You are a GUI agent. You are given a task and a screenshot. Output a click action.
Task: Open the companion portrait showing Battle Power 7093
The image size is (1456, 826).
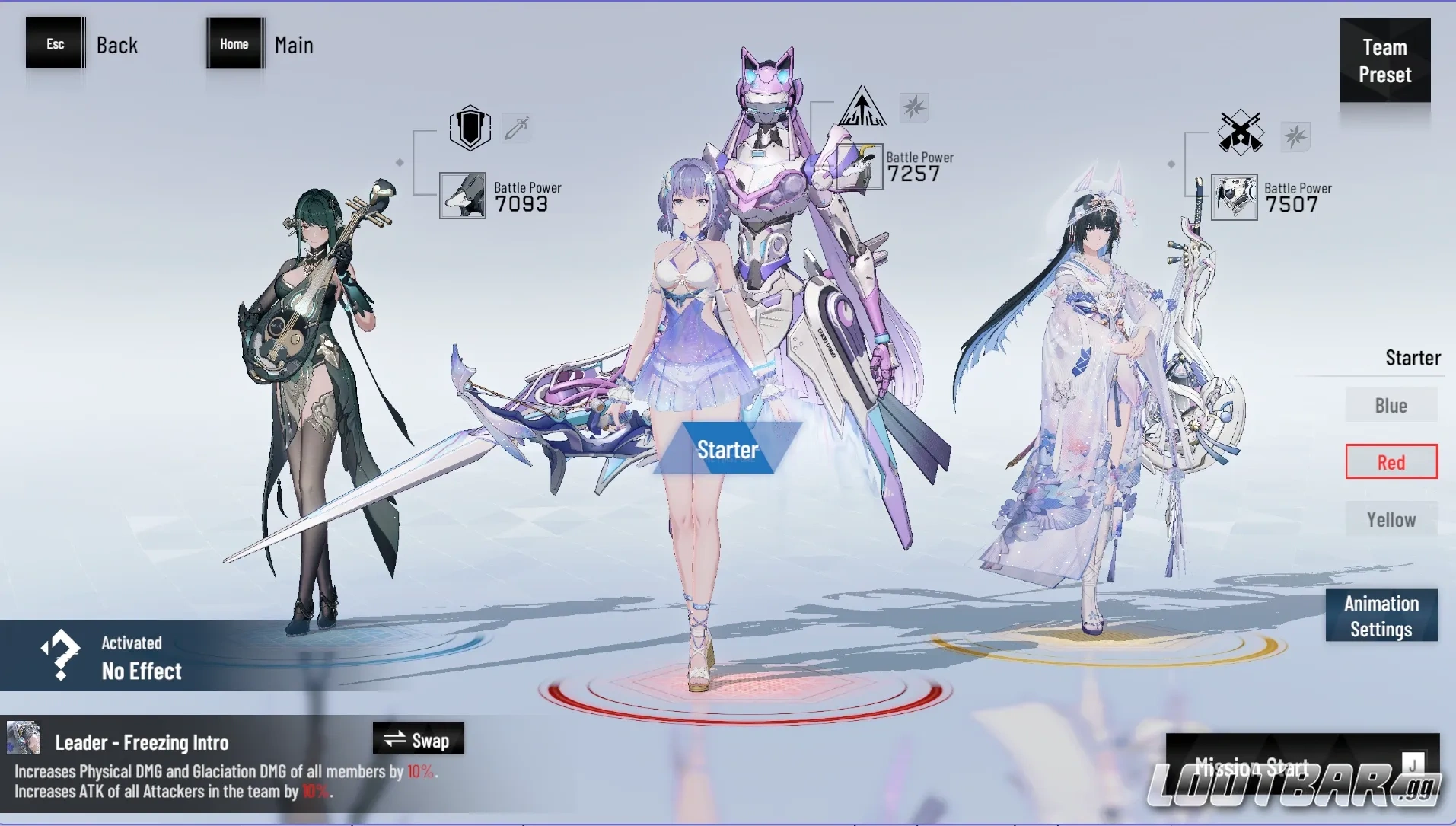point(462,196)
